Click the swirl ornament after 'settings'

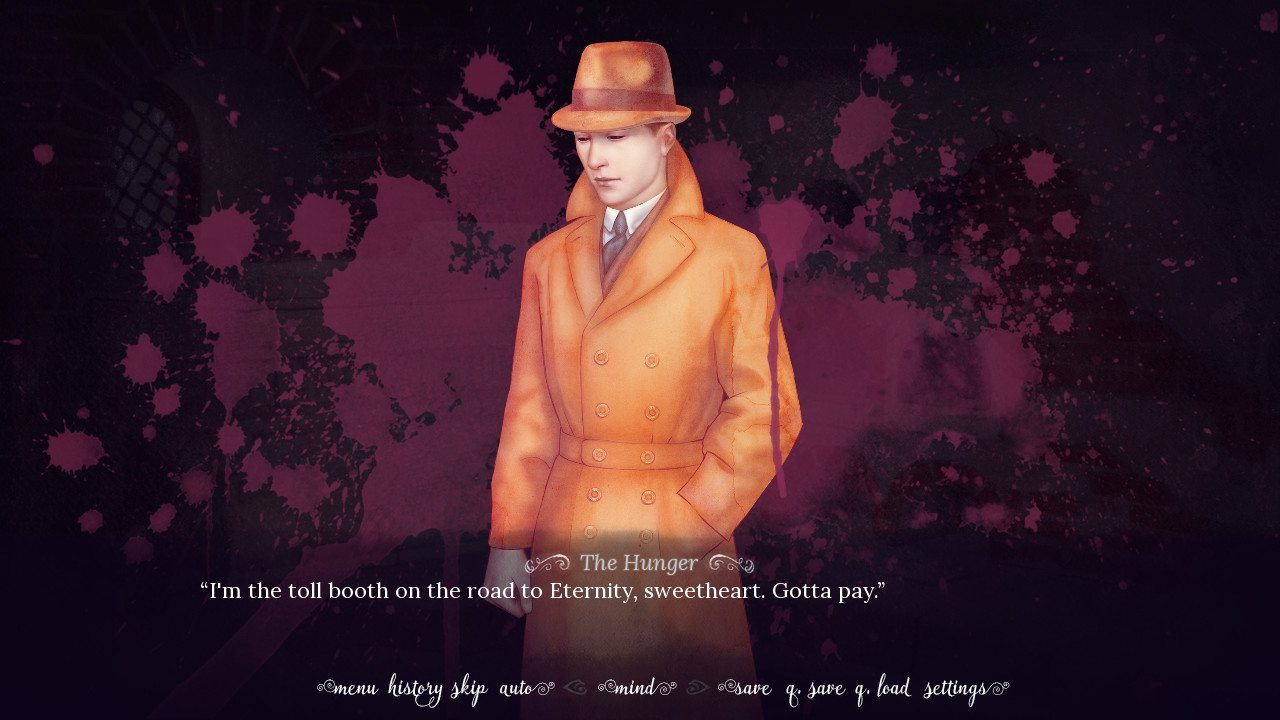[1000, 688]
